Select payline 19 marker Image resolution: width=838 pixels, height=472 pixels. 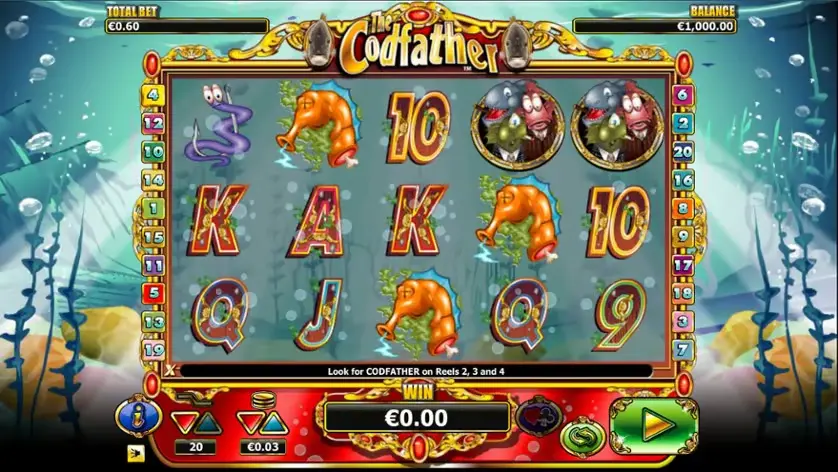(x=153, y=350)
